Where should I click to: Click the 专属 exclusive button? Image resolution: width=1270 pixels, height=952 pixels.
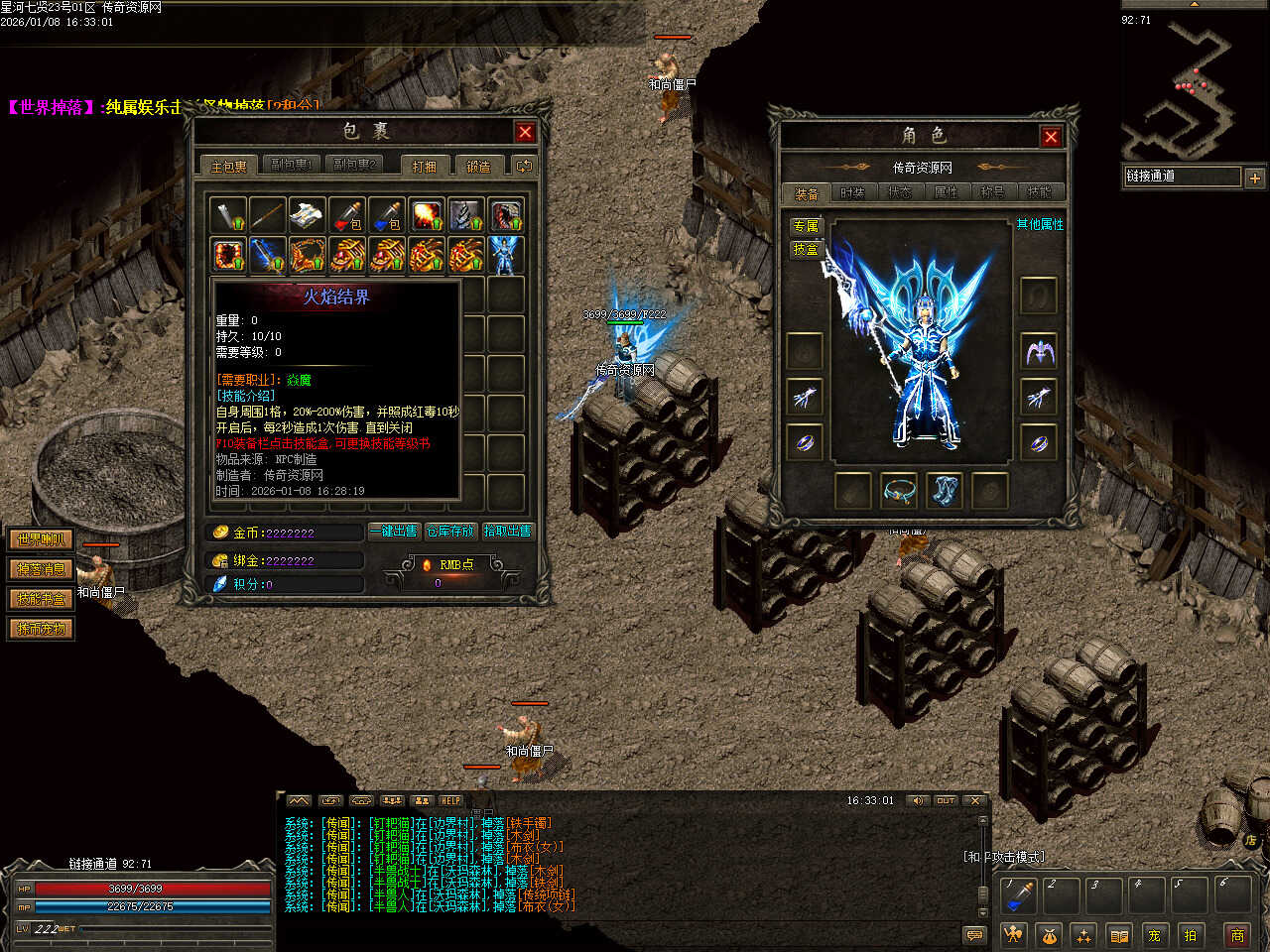806,226
